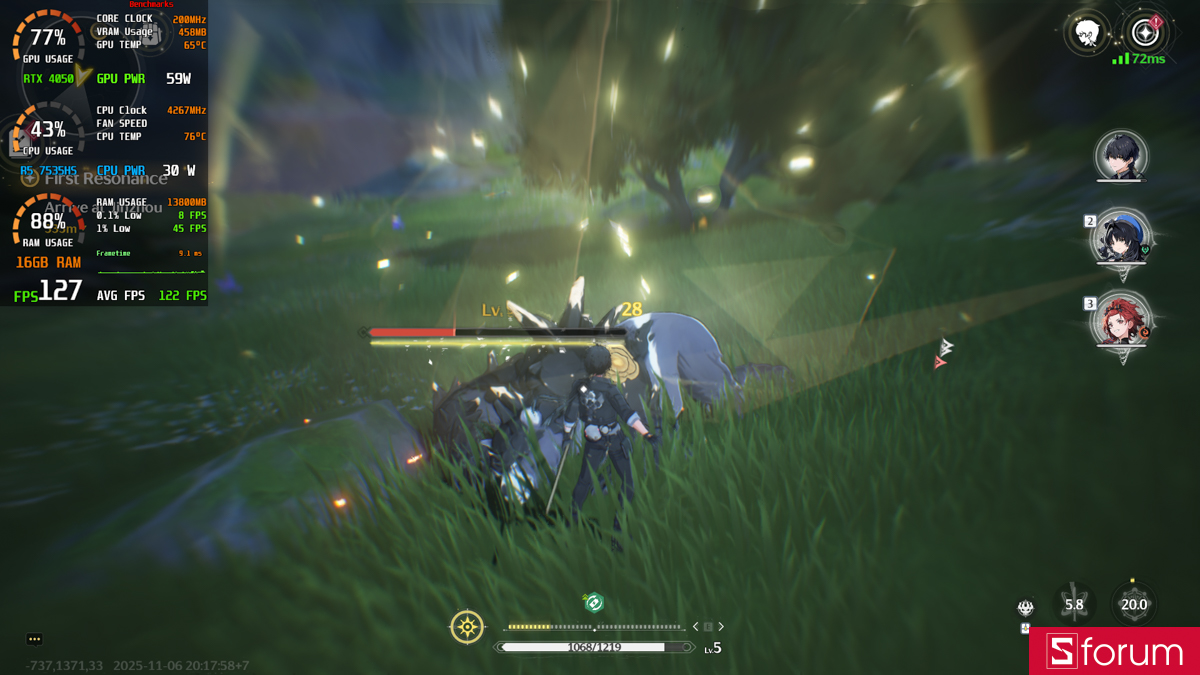Switch to the blue-beret party character
Image resolution: width=1200 pixels, height=675 pixels.
click(x=1120, y=239)
